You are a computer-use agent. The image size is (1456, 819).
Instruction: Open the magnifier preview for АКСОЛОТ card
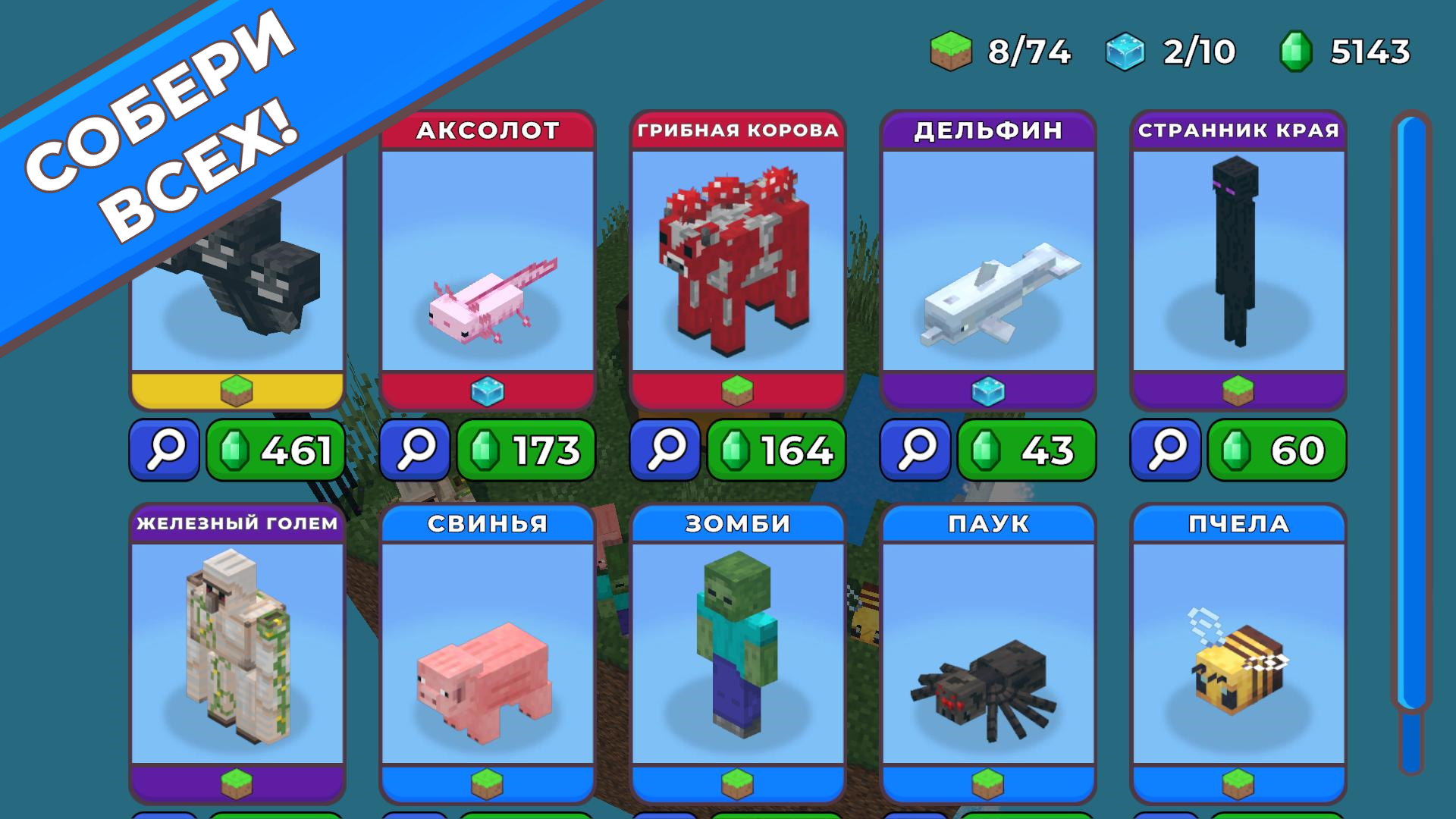click(414, 450)
